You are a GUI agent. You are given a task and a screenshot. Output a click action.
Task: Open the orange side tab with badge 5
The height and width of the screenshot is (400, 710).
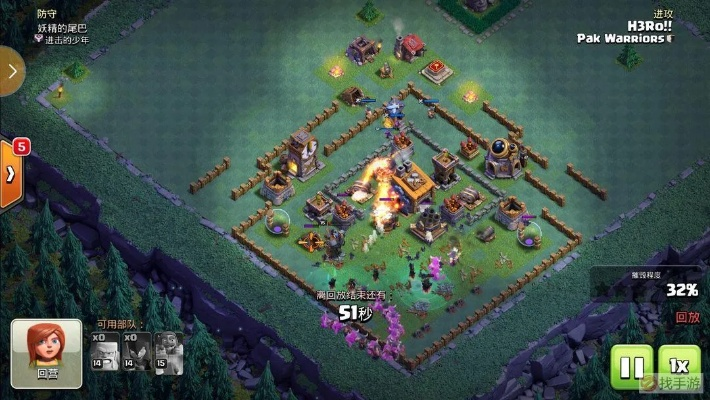click(x=11, y=172)
